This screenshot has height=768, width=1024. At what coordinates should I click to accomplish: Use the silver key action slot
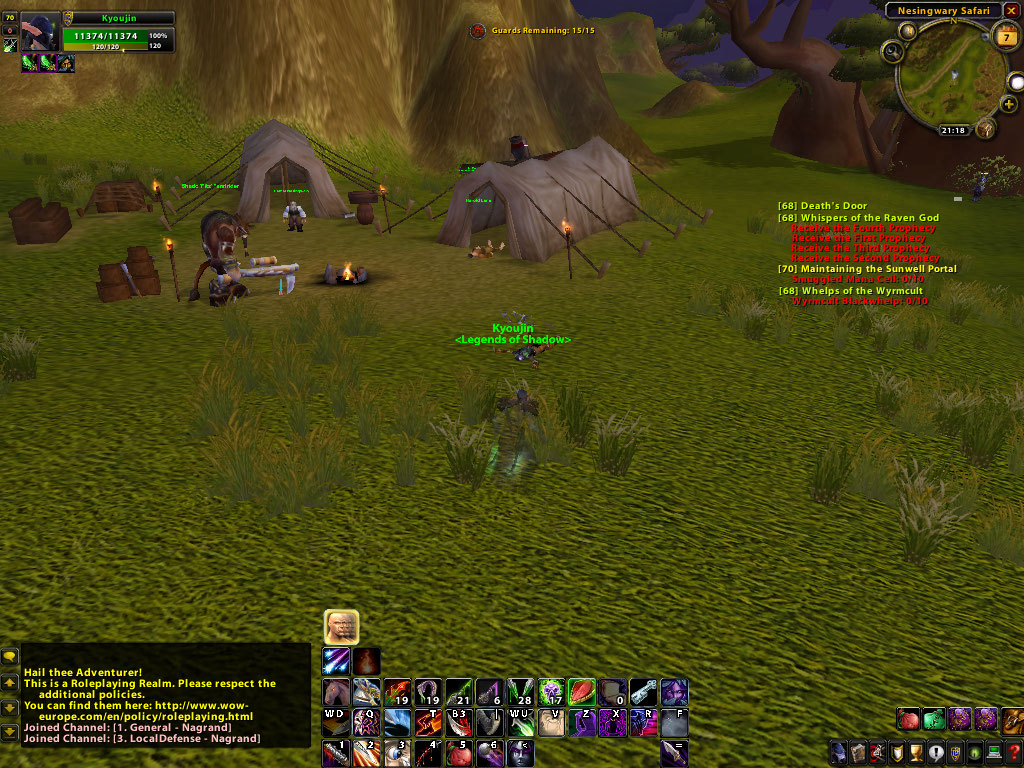click(x=644, y=692)
